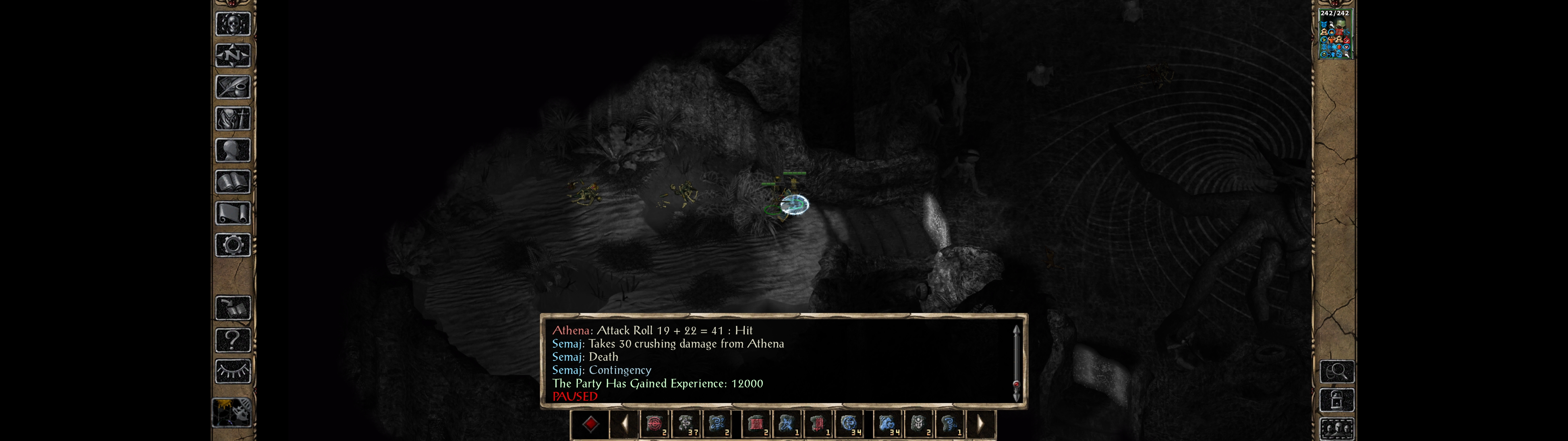Open the priest scroll icon

[x=232, y=213]
